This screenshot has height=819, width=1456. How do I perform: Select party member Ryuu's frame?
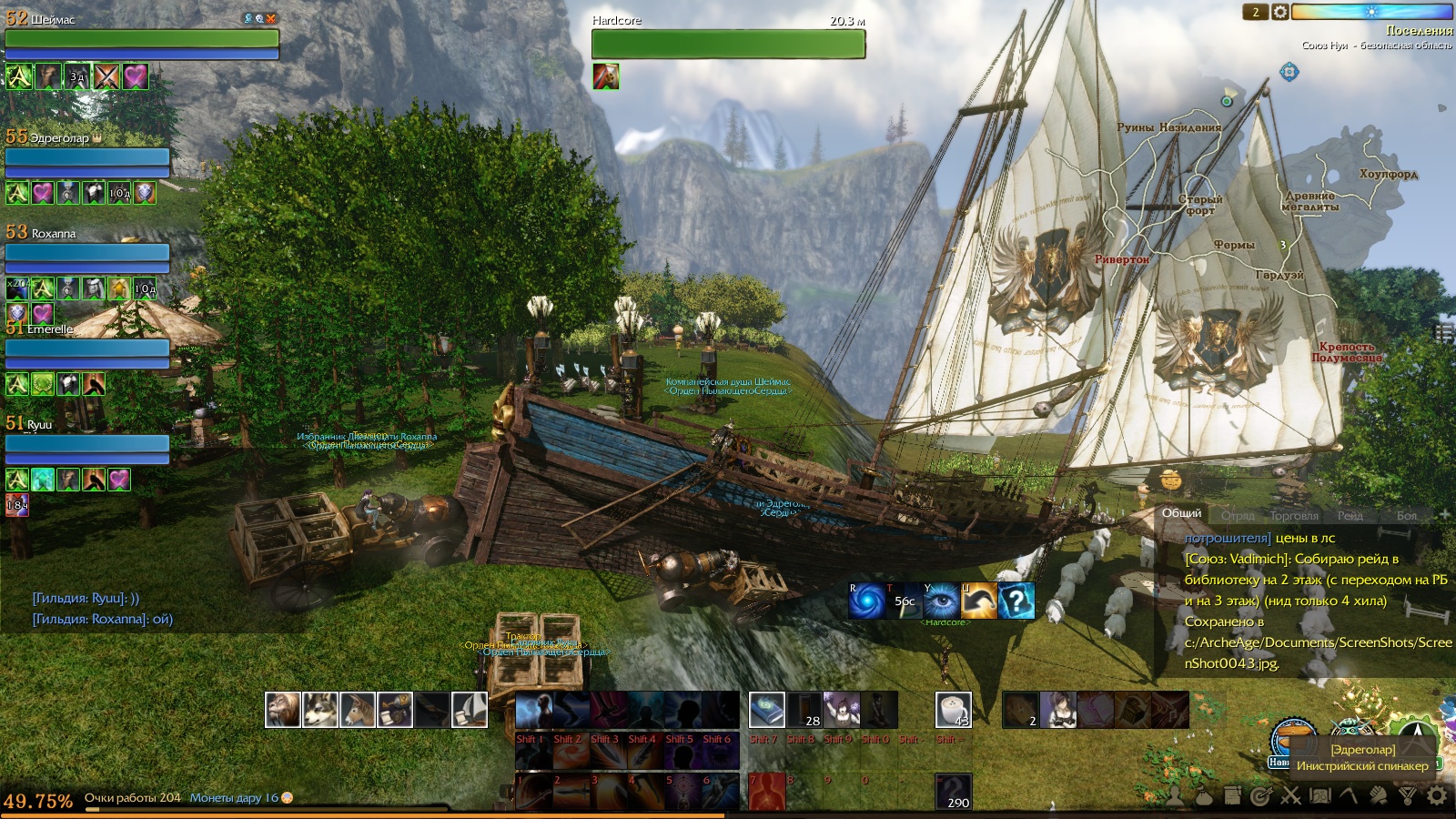pos(87,445)
